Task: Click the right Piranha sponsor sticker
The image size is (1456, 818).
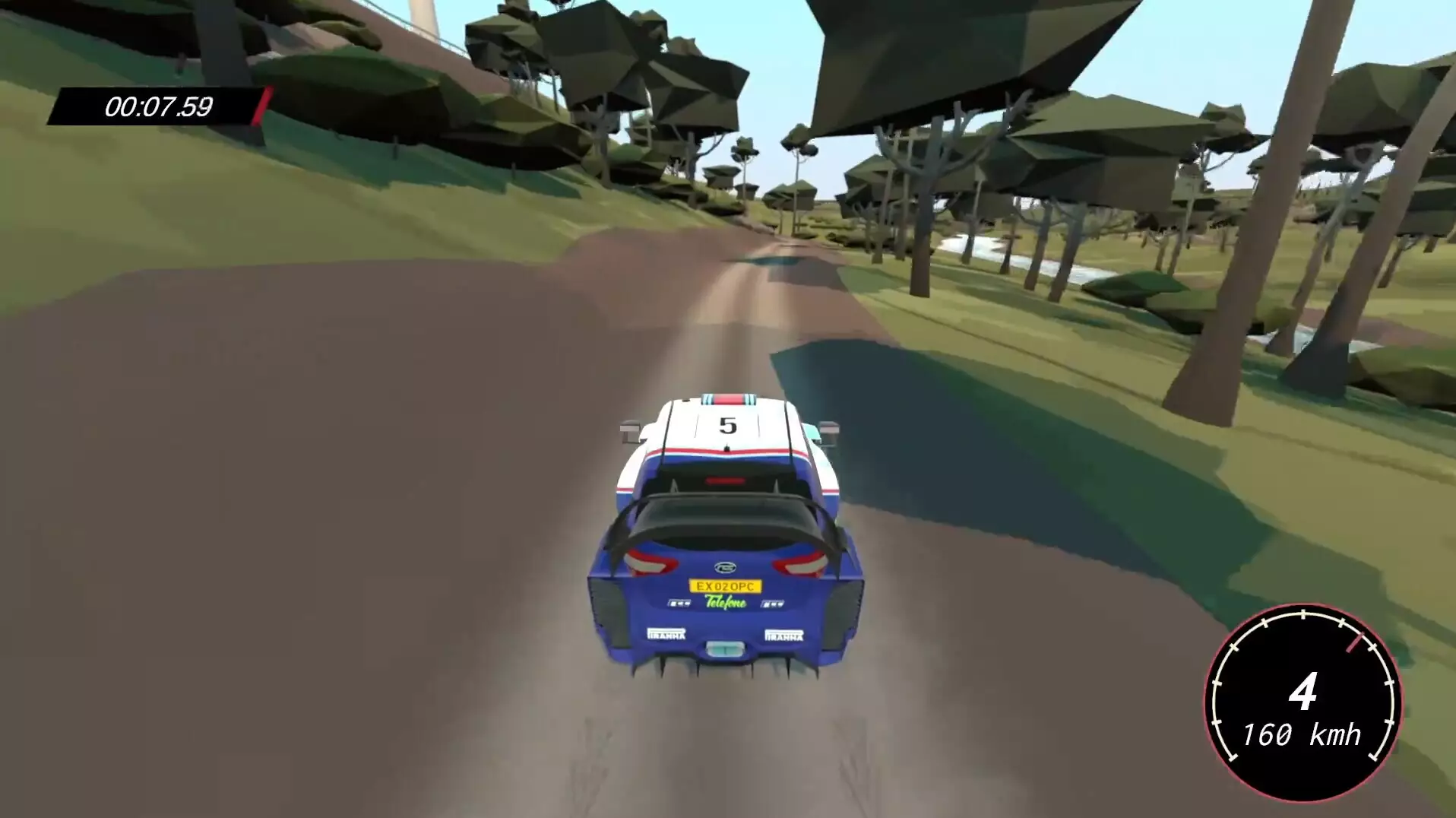Action: click(x=783, y=636)
